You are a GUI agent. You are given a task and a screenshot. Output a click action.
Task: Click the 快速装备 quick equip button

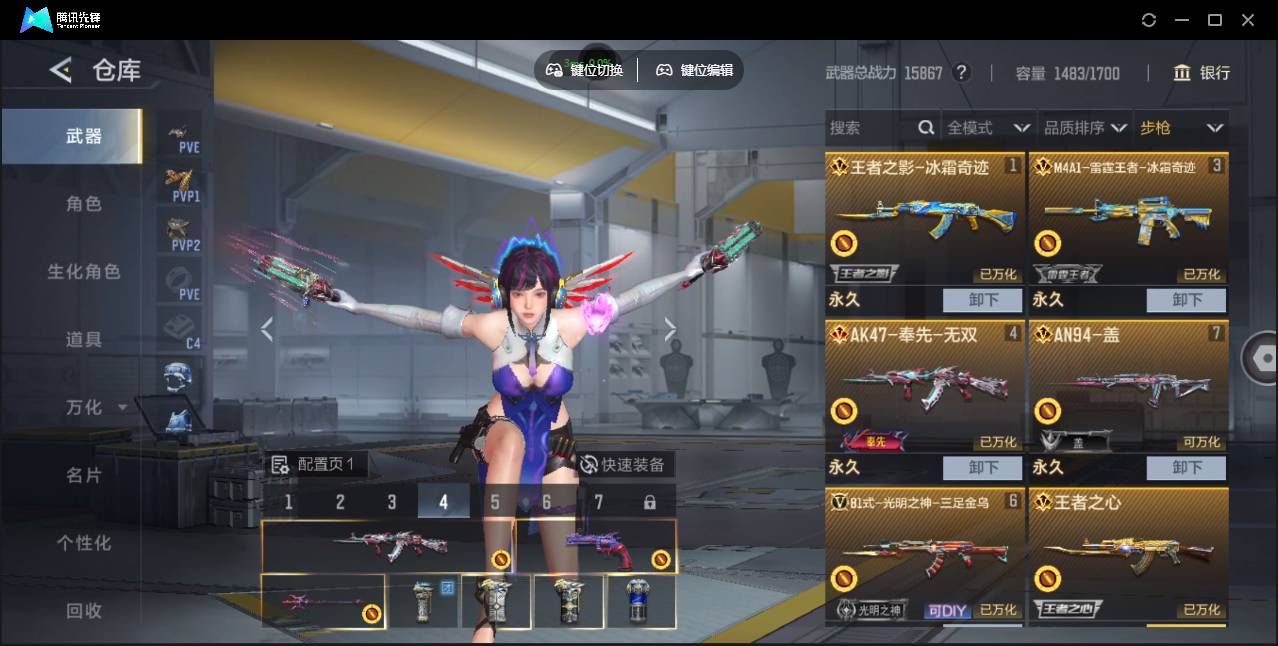(x=622, y=465)
